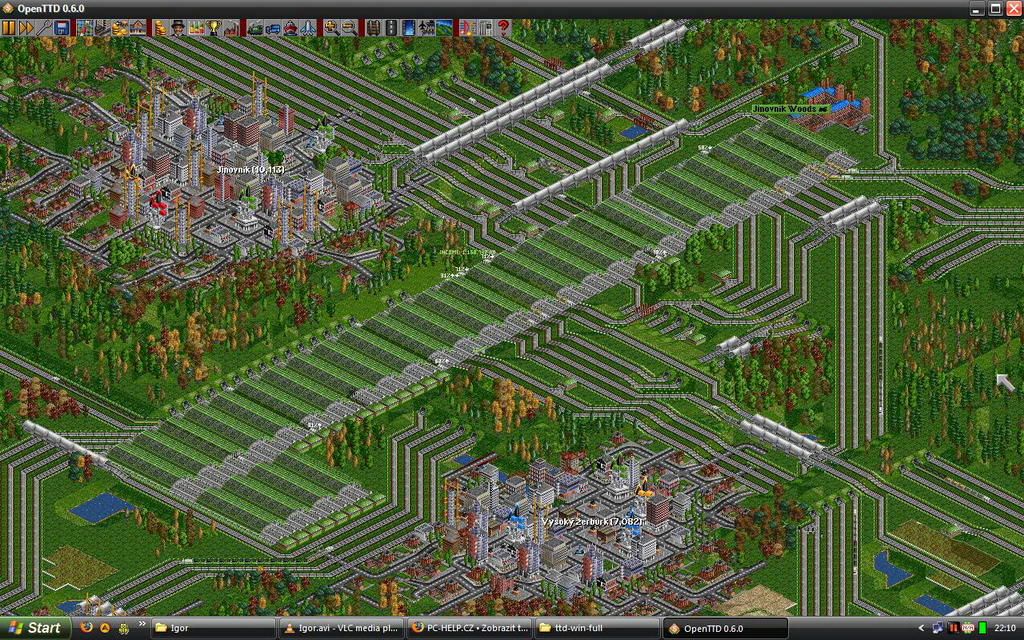The height and width of the screenshot is (640, 1024).
Task: Open the airport construction tool
Action: pyautogui.click(x=427, y=28)
